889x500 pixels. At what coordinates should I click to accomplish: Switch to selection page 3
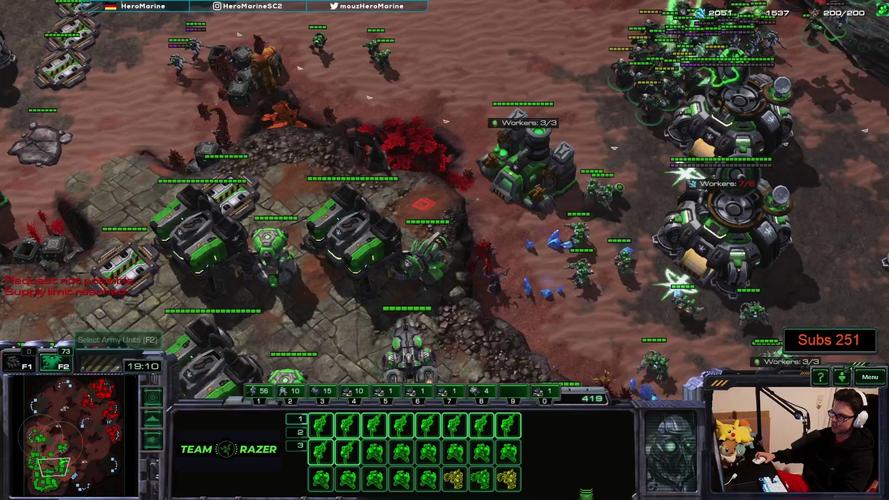[295, 445]
